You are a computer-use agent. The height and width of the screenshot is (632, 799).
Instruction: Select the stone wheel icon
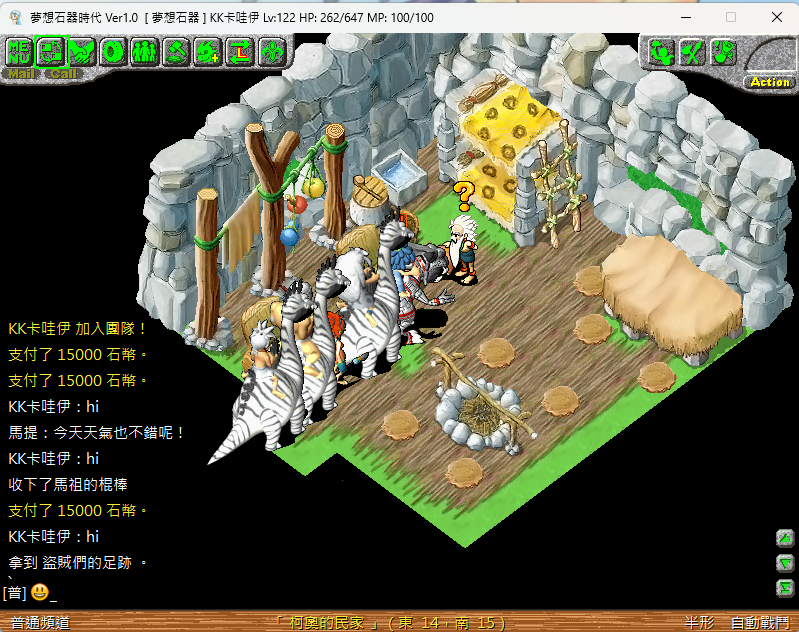click(x=113, y=50)
